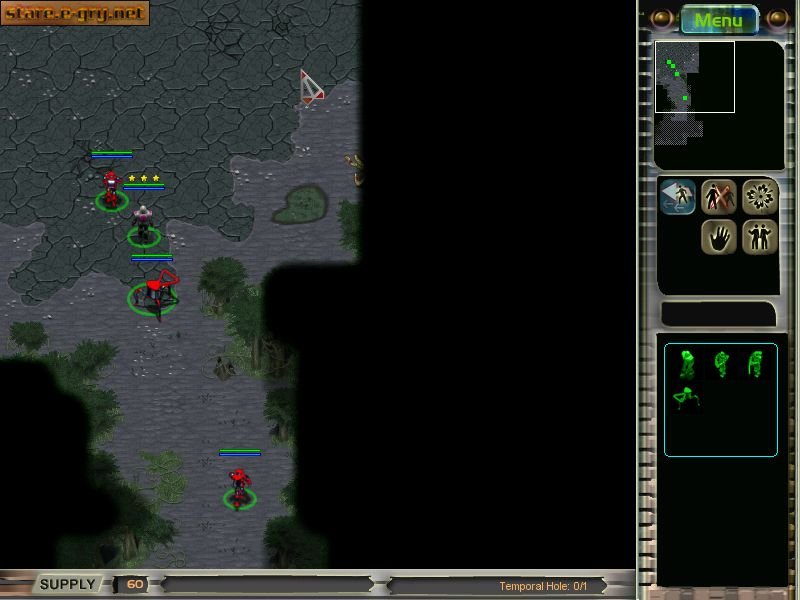800x600 pixels.
Task: Activate the crossed-out figures command
Action: pyautogui.click(x=719, y=197)
